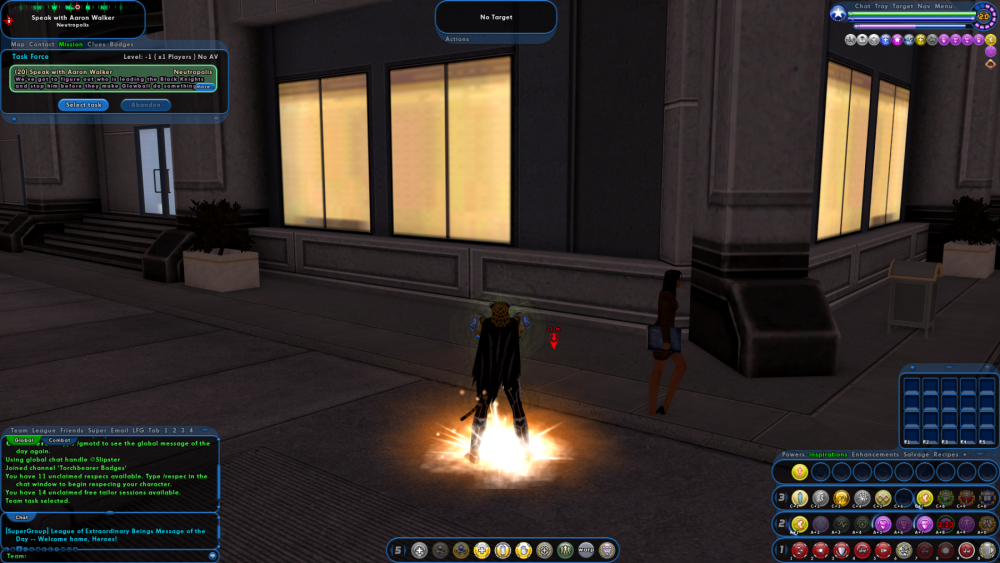1000x563 pixels.
Task: Open the Email window from chat bar
Action: [118, 430]
